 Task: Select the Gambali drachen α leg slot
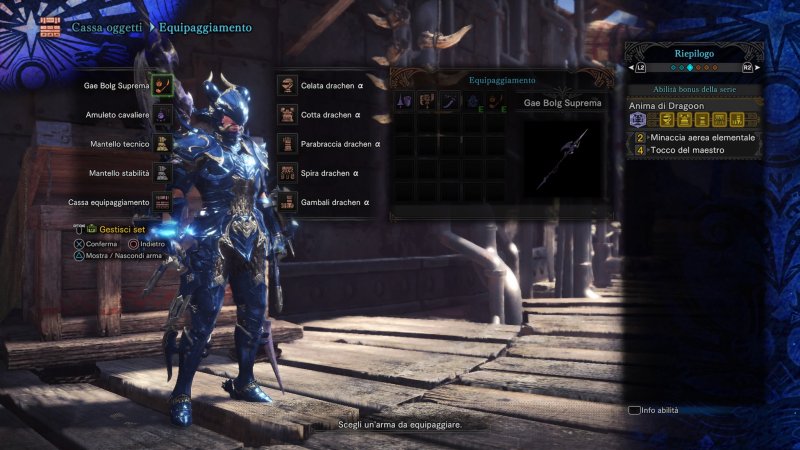pos(287,202)
